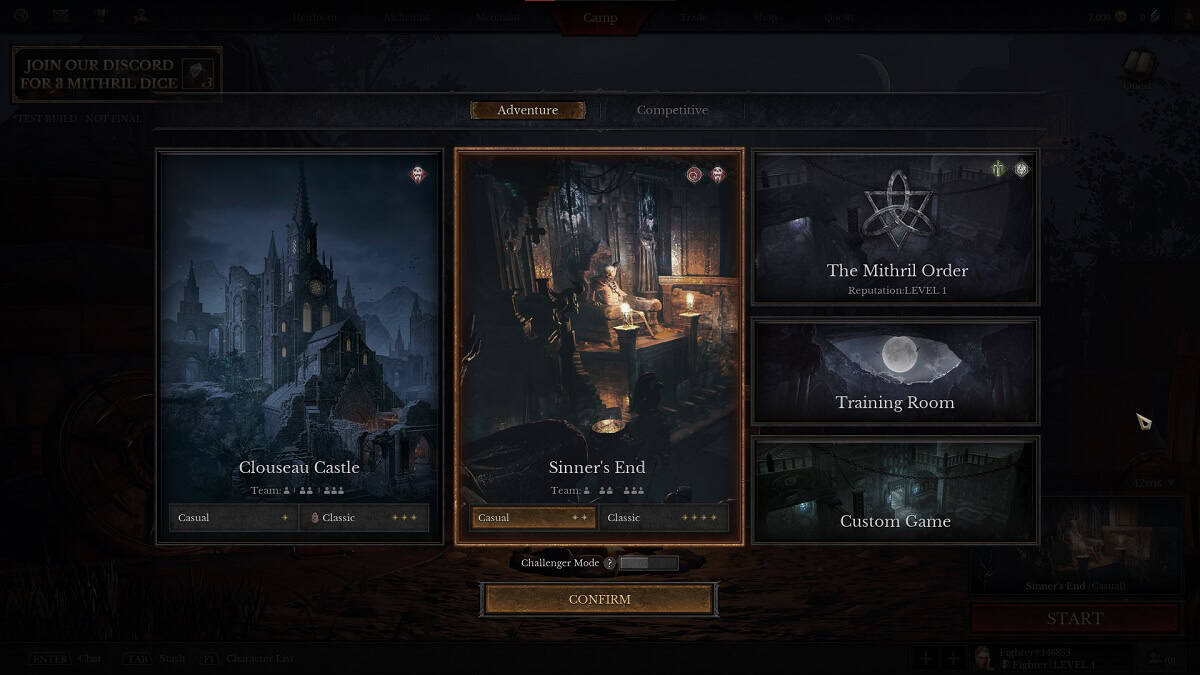Open the Custom Game option

pos(896,490)
